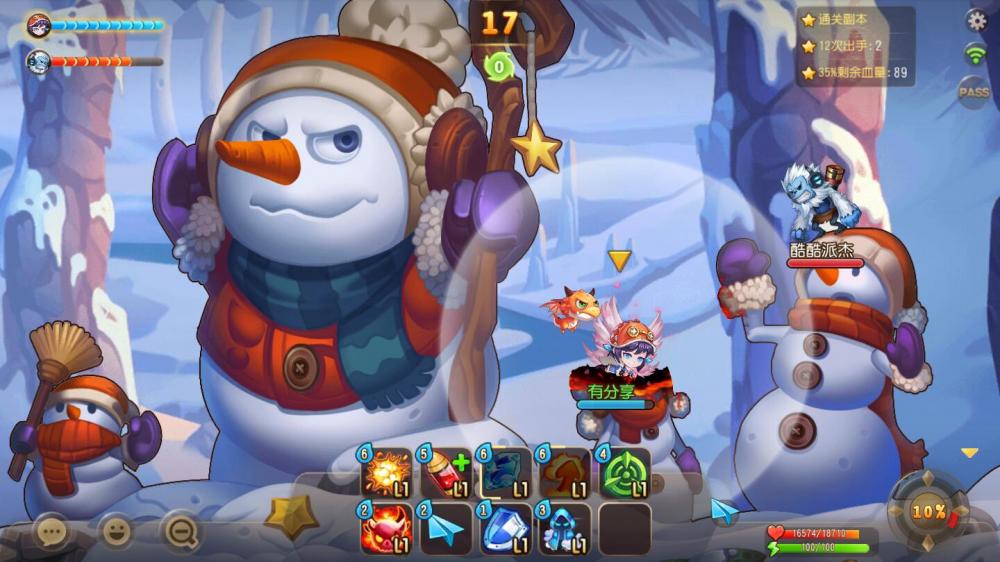Click the gold star button beside the skill bar

coord(292,516)
